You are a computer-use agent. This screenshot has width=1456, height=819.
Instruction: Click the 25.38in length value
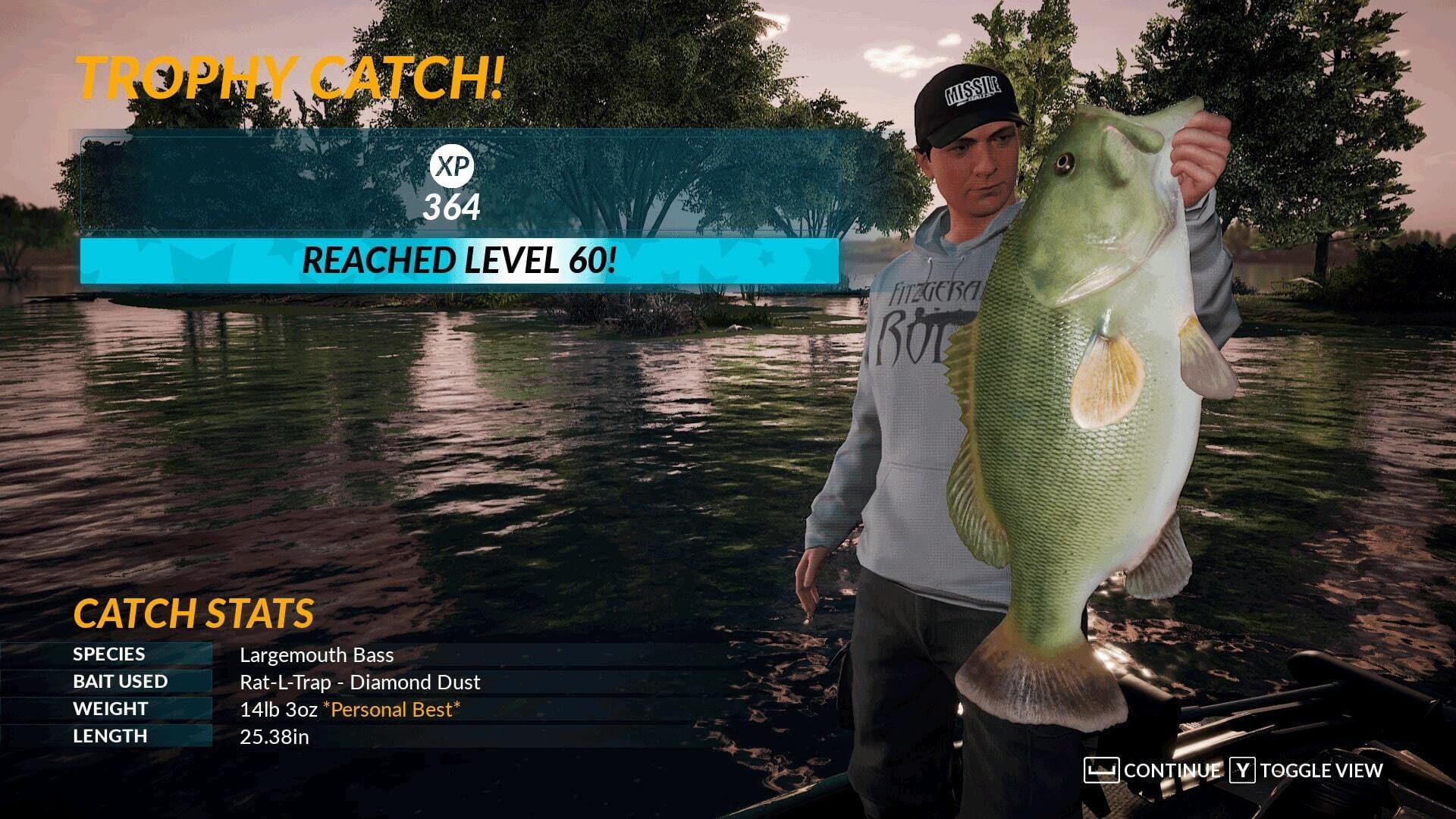click(275, 736)
